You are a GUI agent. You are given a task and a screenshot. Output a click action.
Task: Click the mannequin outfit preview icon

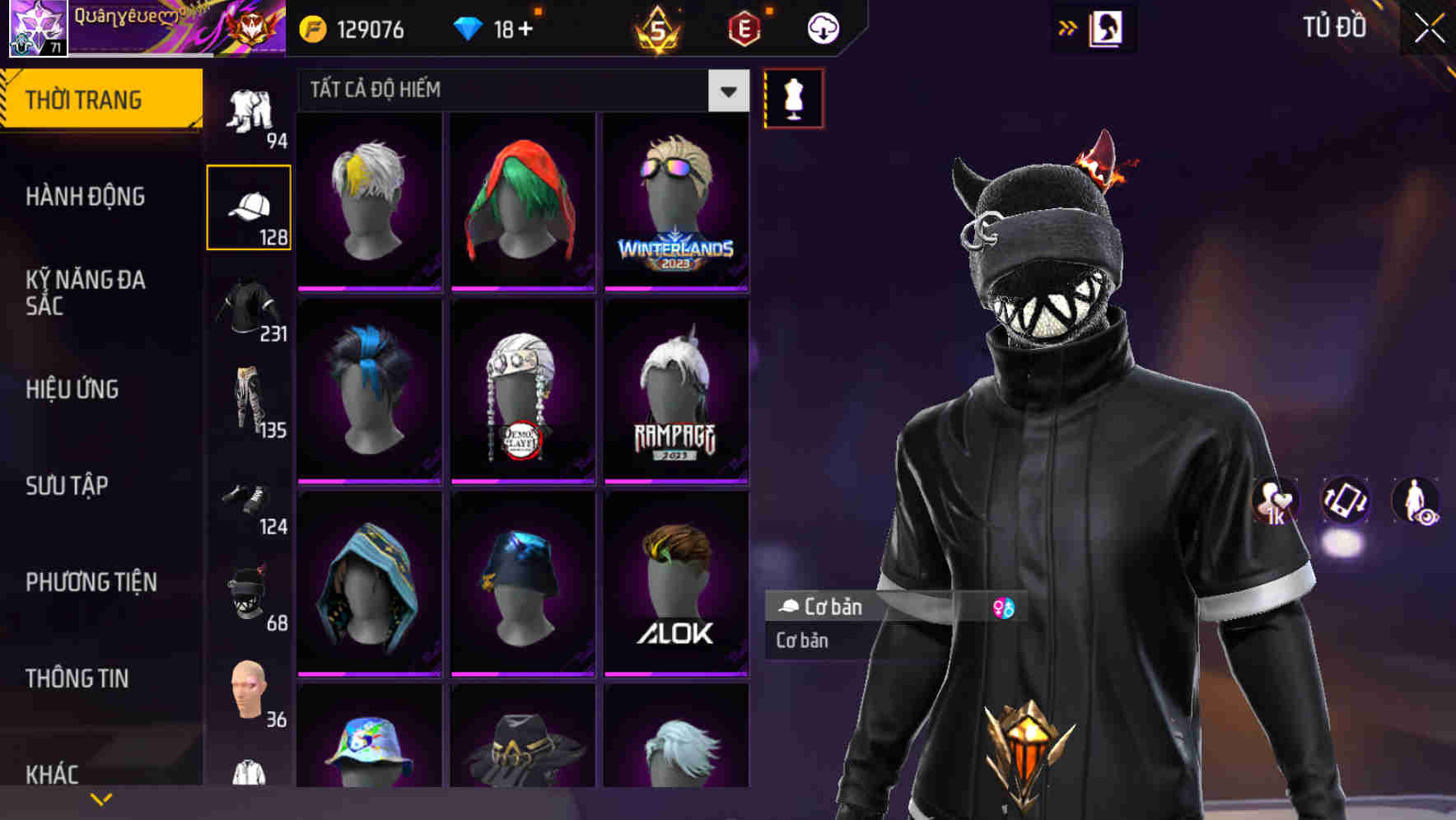(x=792, y=98)
